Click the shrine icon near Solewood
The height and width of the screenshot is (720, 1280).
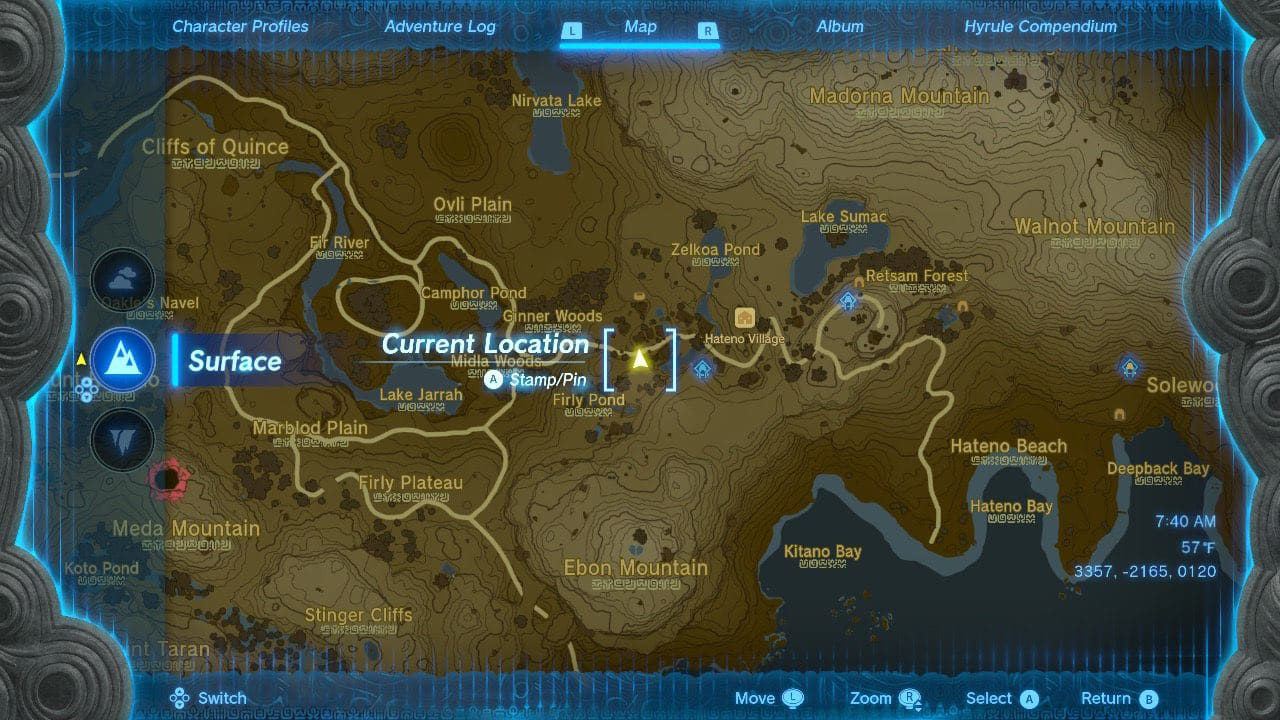tap(1131, 368)
